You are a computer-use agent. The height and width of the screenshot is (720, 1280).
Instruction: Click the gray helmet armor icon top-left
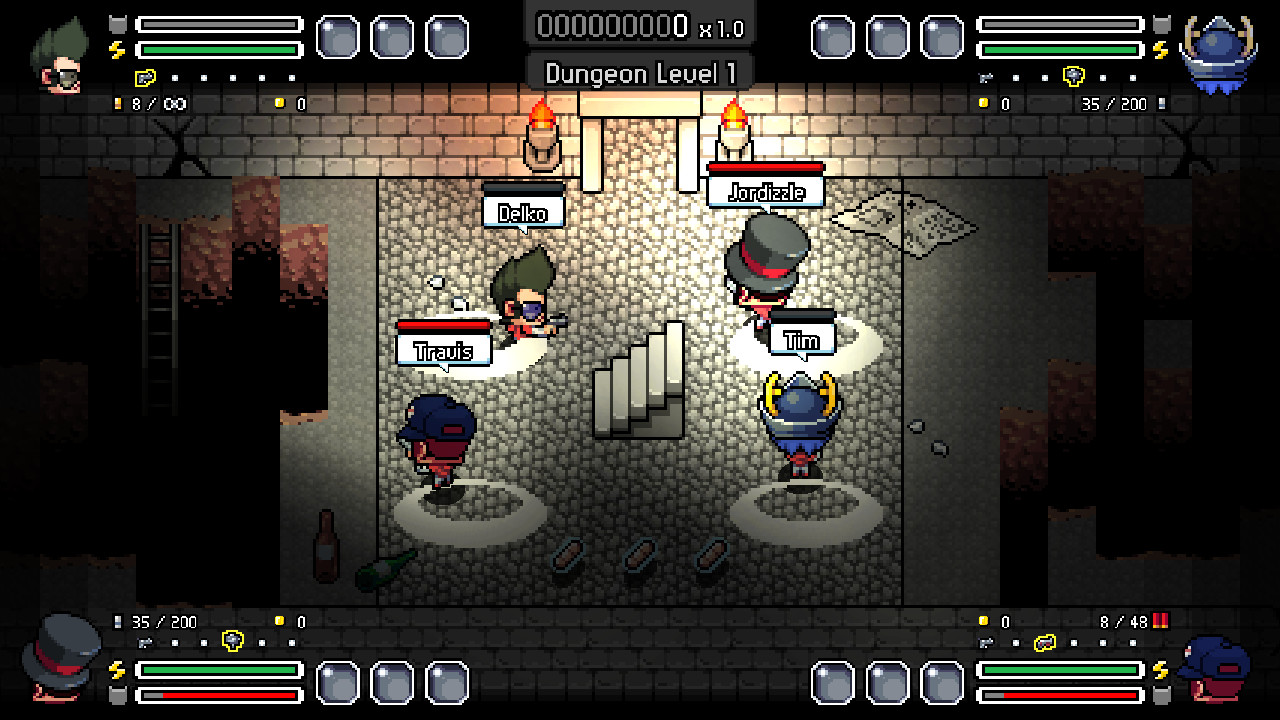117,24
